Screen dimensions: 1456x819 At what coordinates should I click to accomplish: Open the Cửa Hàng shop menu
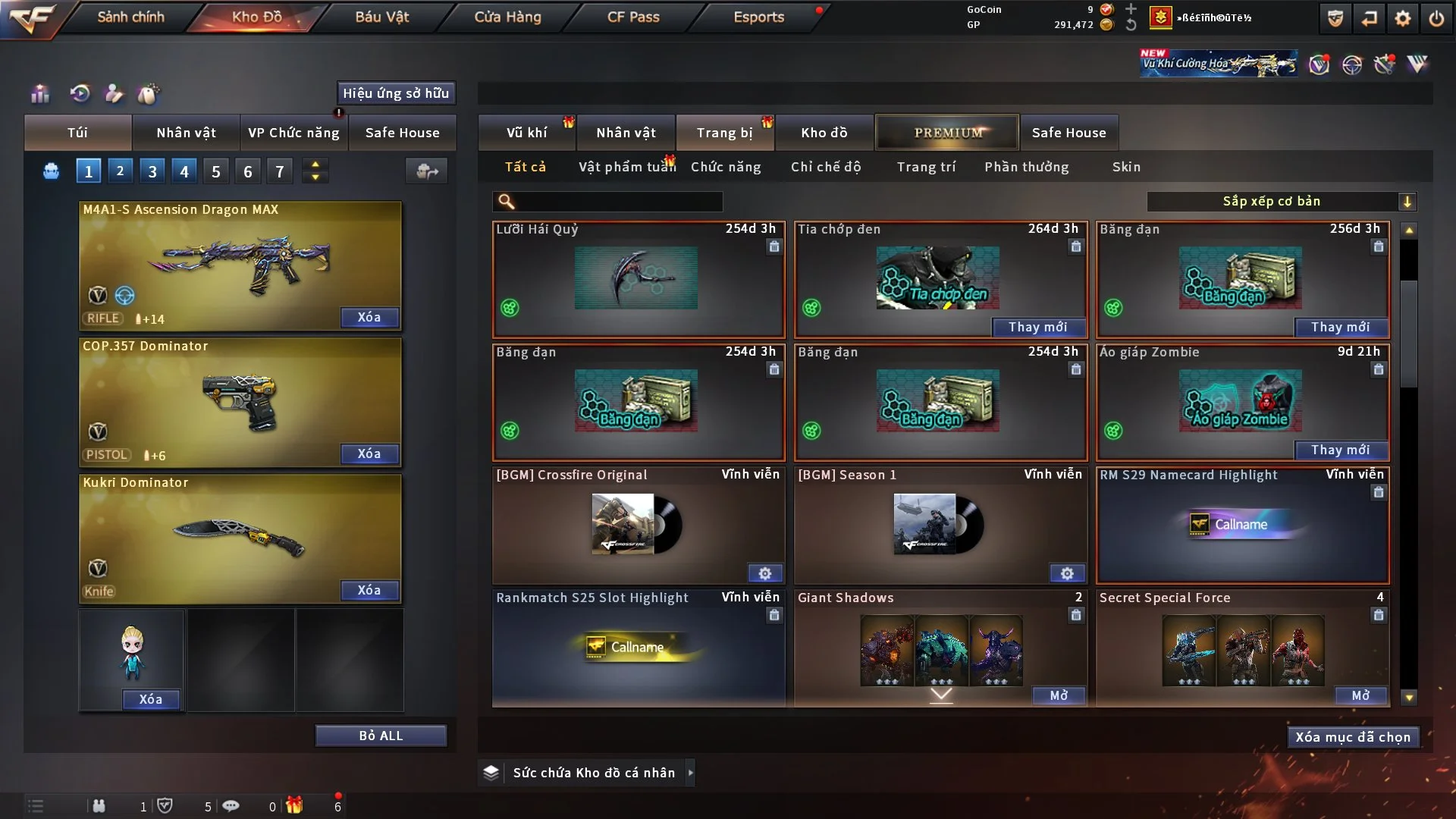(x=507, y=17)
